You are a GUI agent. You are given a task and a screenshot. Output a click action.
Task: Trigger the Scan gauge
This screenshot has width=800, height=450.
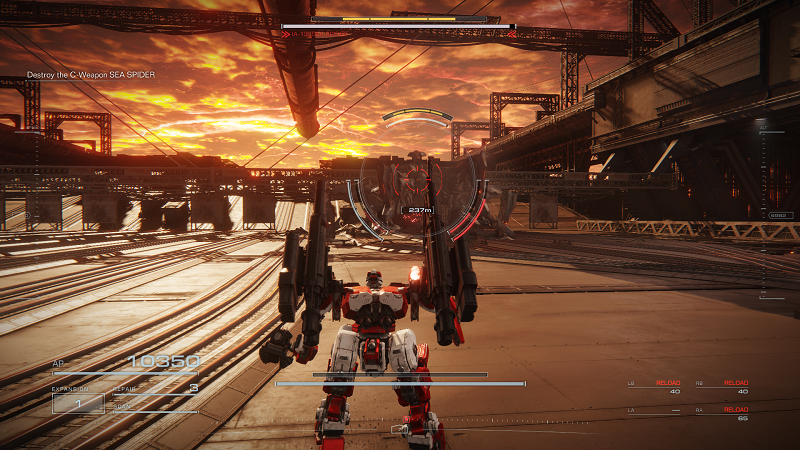coord(156,408)
